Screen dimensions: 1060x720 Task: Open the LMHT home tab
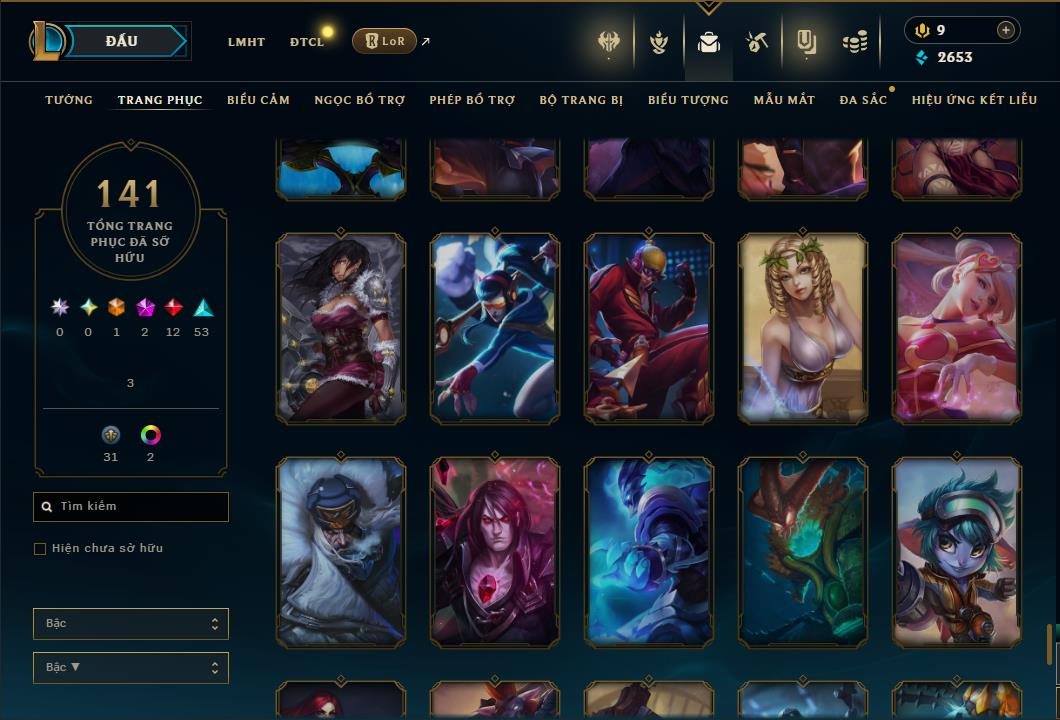246,42
